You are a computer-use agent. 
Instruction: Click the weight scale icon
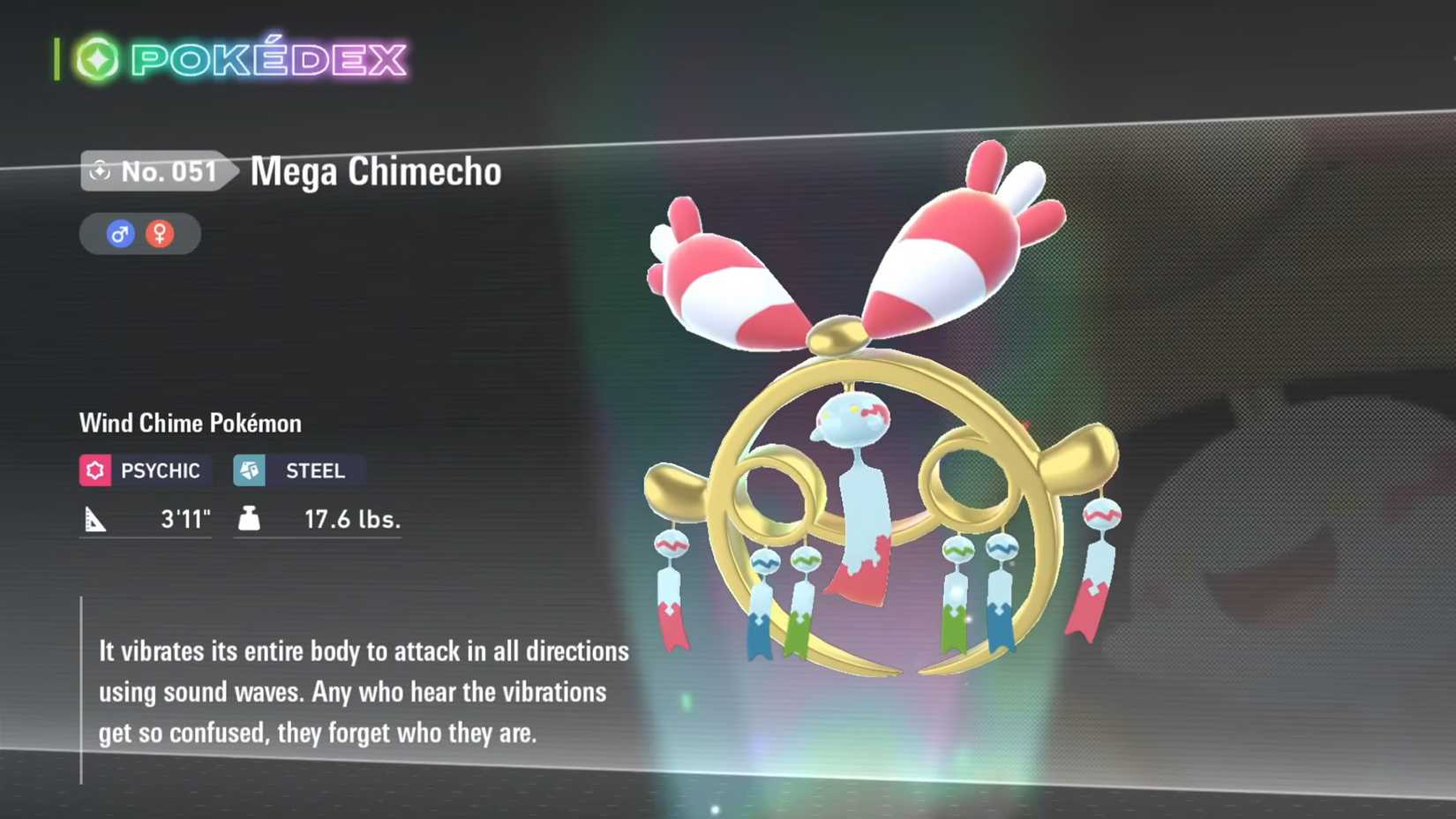click(x=250, y=520)
